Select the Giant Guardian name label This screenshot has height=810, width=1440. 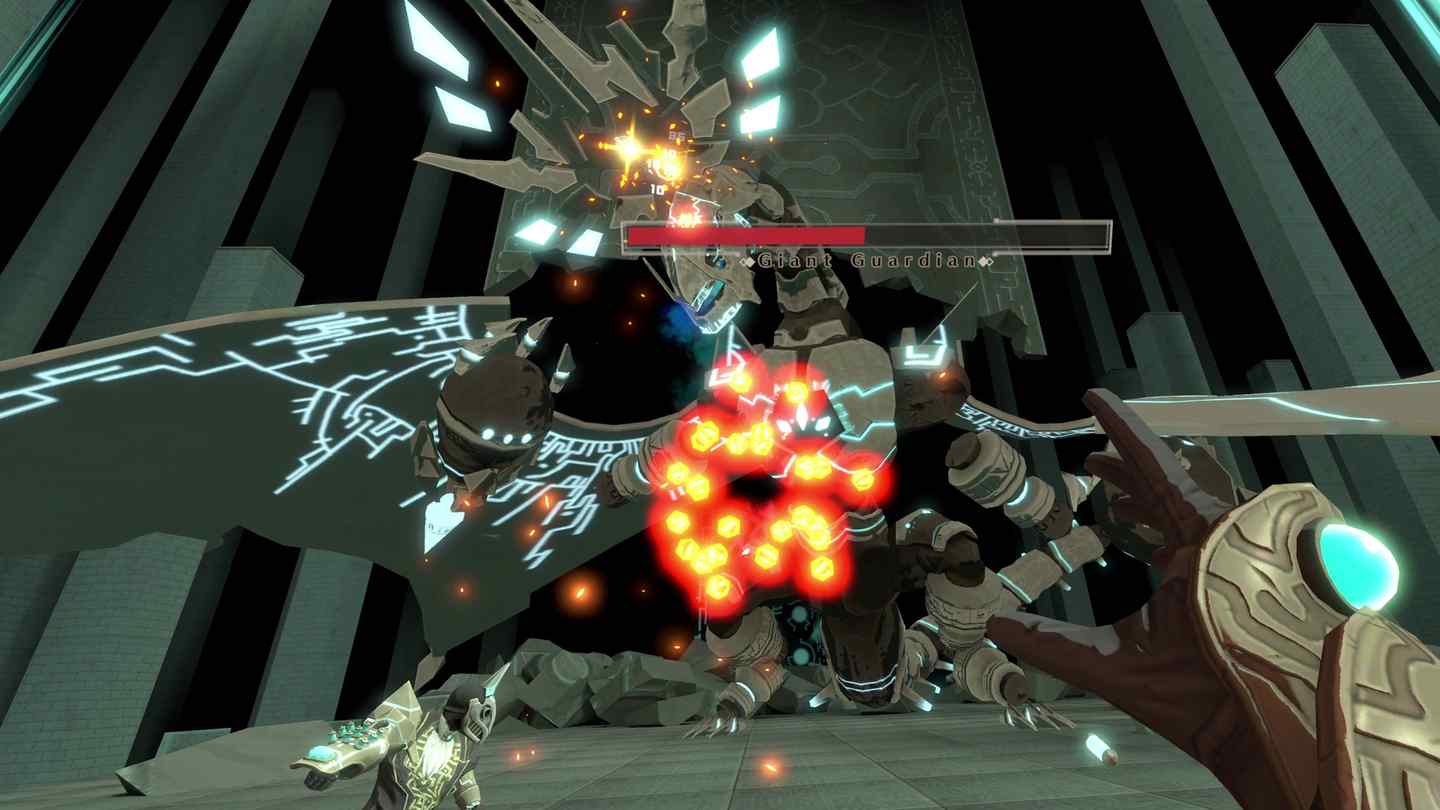868,259
